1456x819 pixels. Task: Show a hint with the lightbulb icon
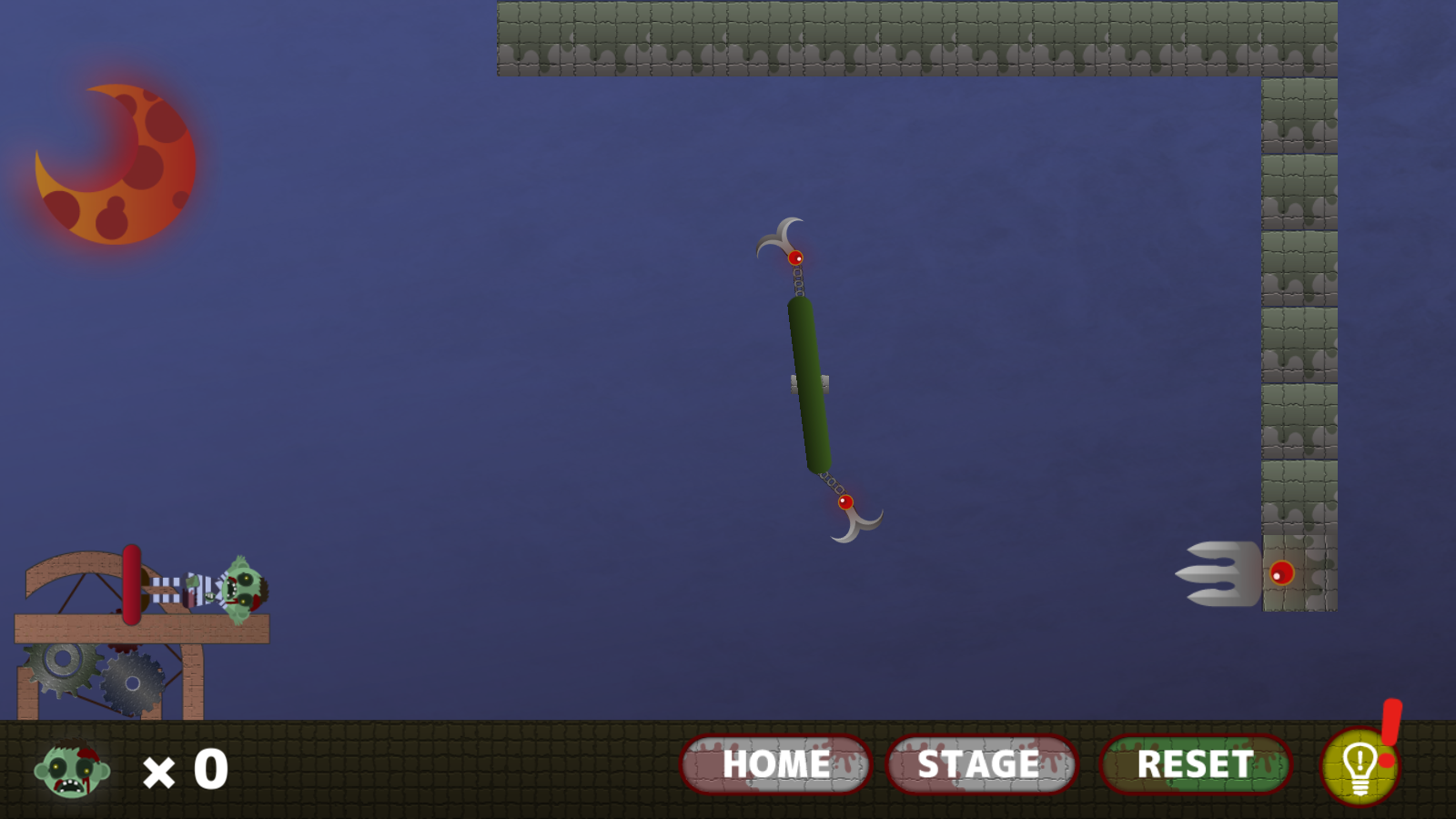click(1360, 766)
